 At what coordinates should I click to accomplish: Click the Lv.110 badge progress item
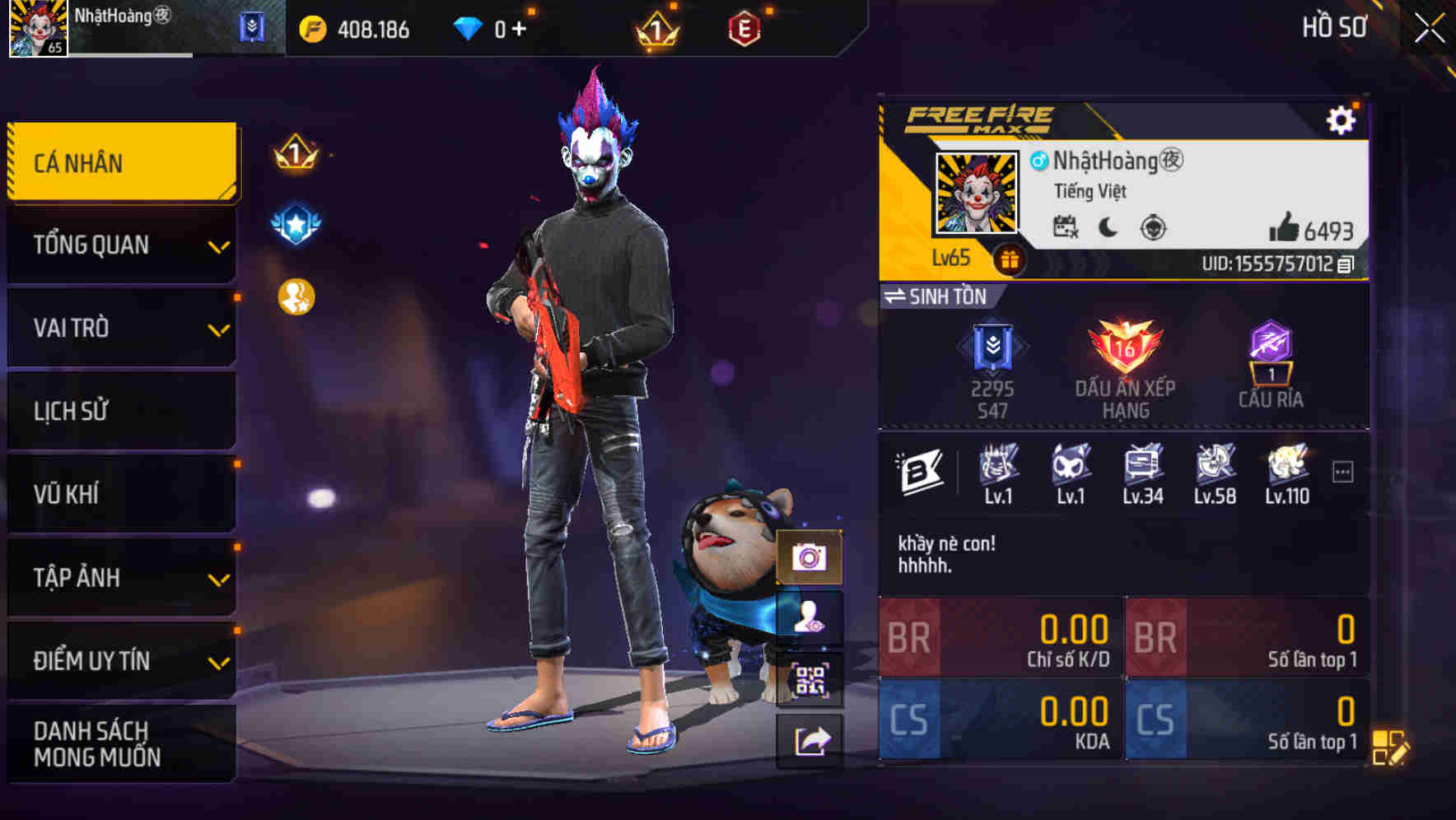(x=1286, y=473)
